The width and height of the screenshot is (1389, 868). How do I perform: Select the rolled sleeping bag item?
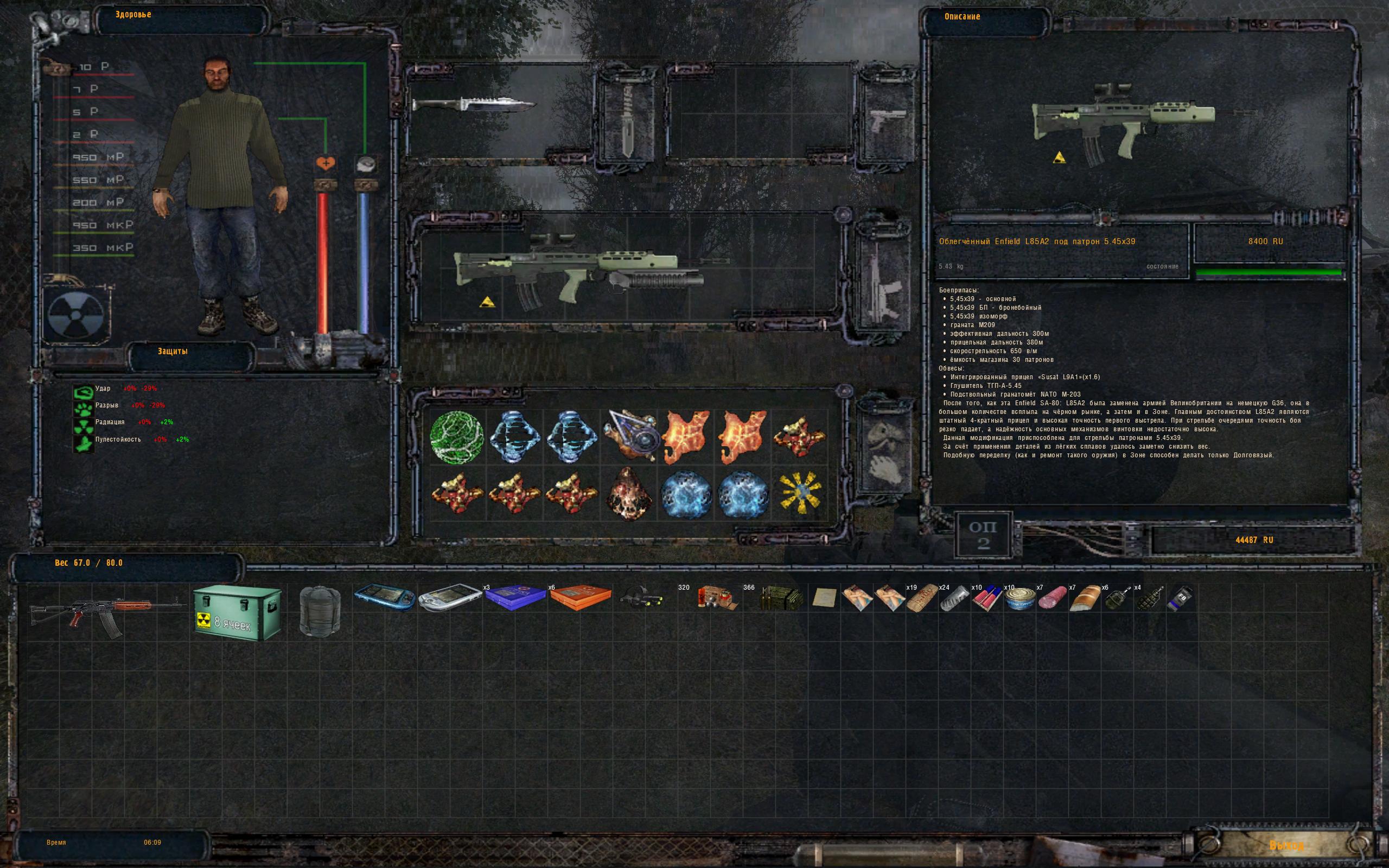[x=320, y=611]
